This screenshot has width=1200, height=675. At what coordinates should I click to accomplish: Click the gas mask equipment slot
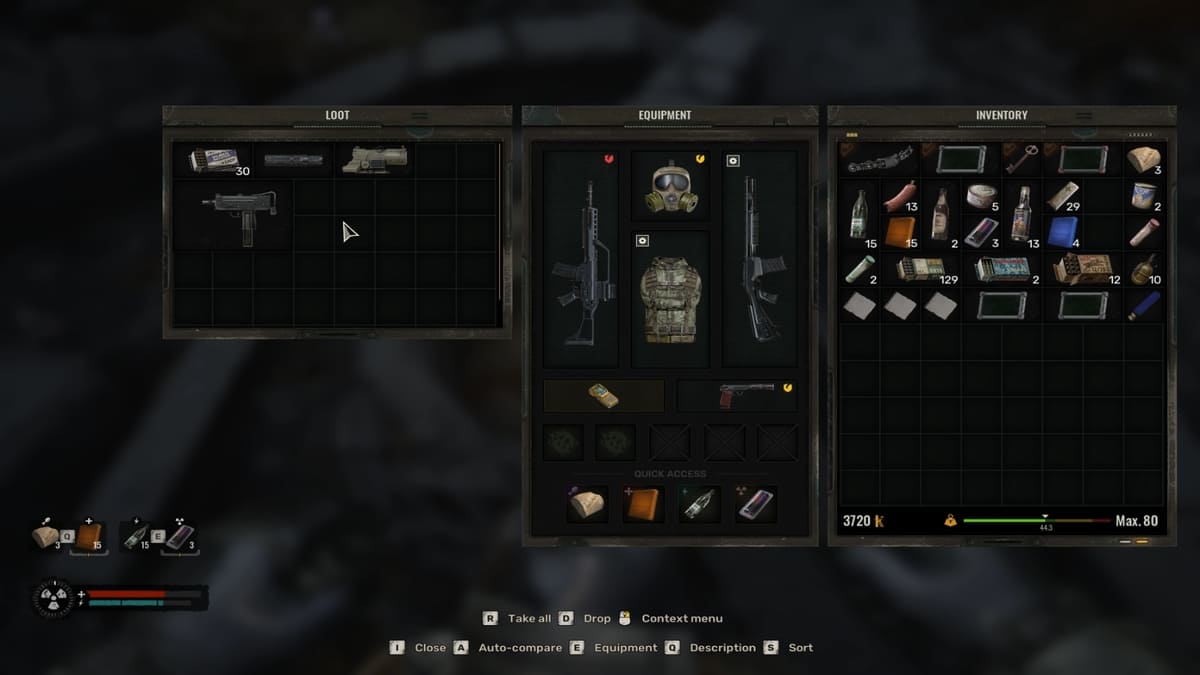pyautogui.click(x=670, y=186)
